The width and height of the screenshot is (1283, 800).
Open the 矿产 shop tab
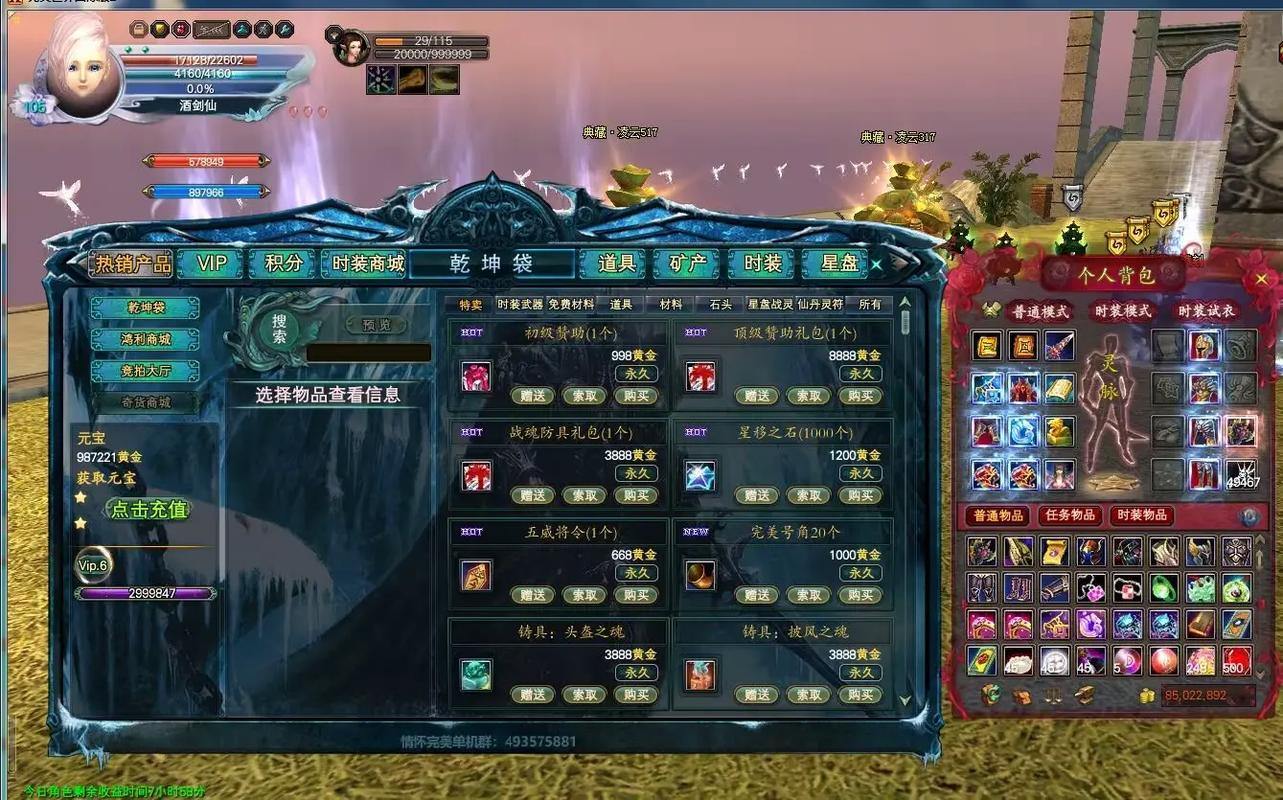pyautogui.click(x=685, y=263)
